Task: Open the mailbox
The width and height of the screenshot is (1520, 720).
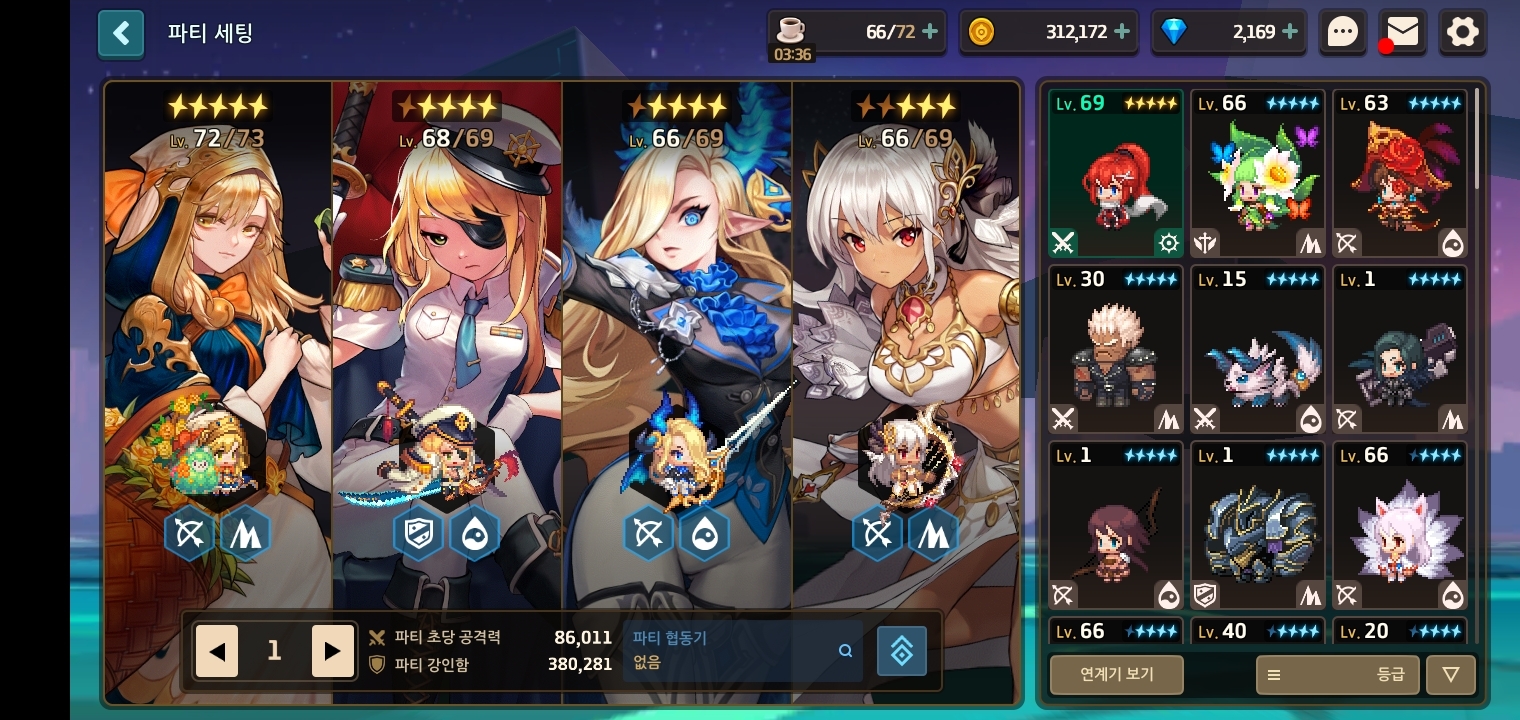Action: coord(1402,33)
